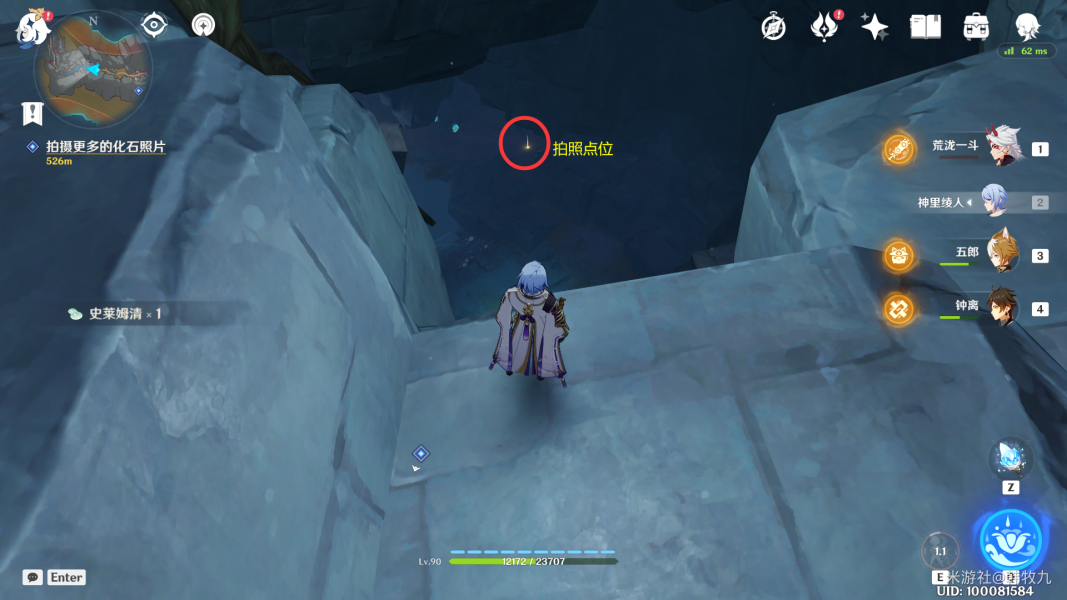Open the quest log exclamation icon

tap(33, 113)
